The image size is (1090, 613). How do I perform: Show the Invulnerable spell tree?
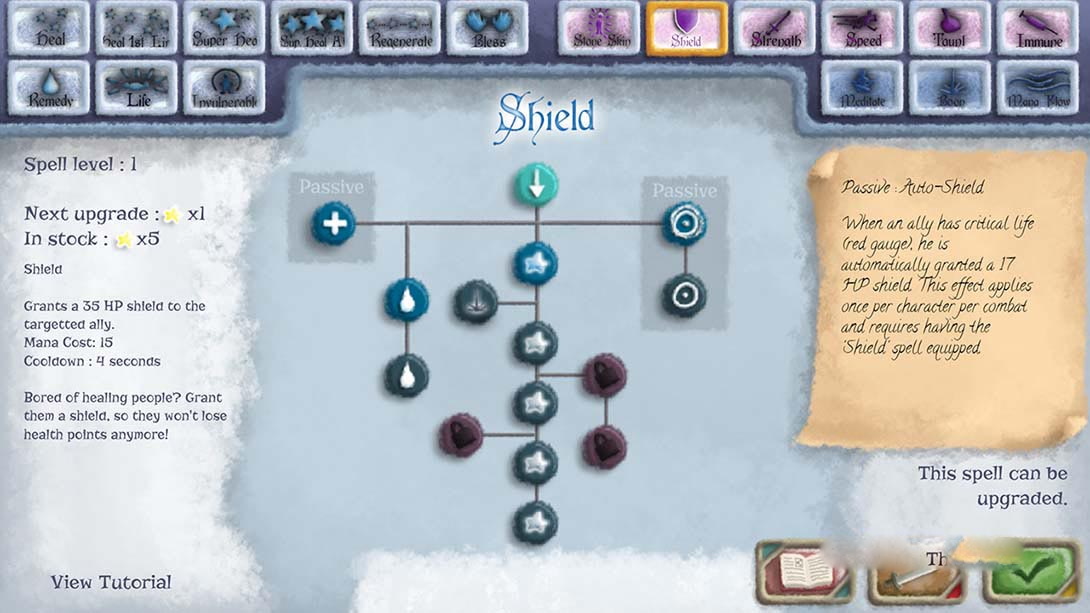click(224, 88)
